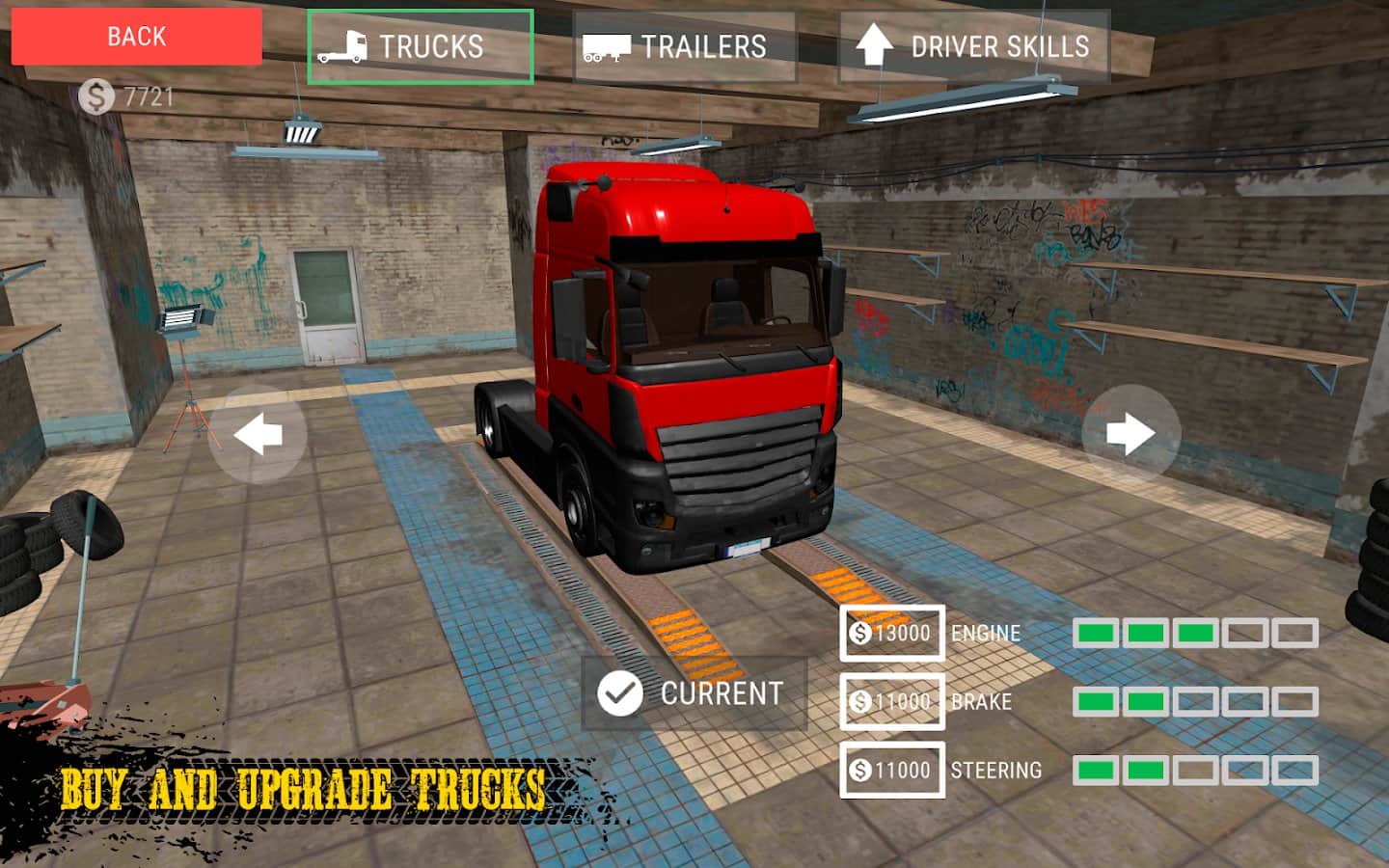Open the Trailers tab
Viewport: 1389px width, 868px height.
[684, 46]
